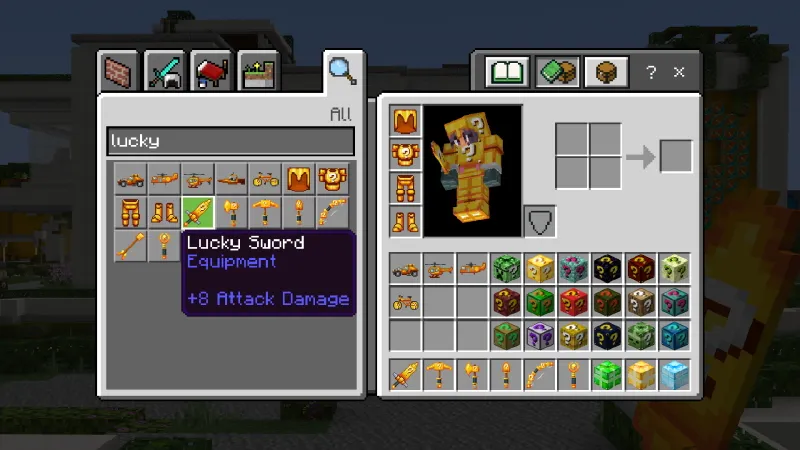Select the empty off-hand shield slot
The width and height of the screenshot is (800, 450).
click(540, 221)
